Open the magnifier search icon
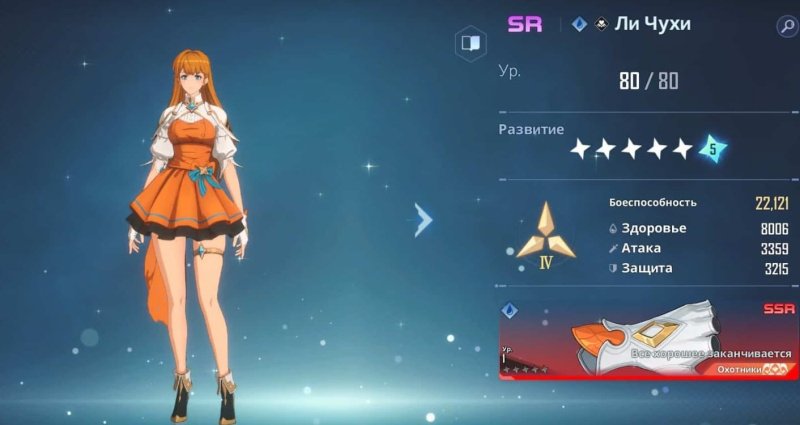This screenshot has height=425, width=800. click(784, 26)
